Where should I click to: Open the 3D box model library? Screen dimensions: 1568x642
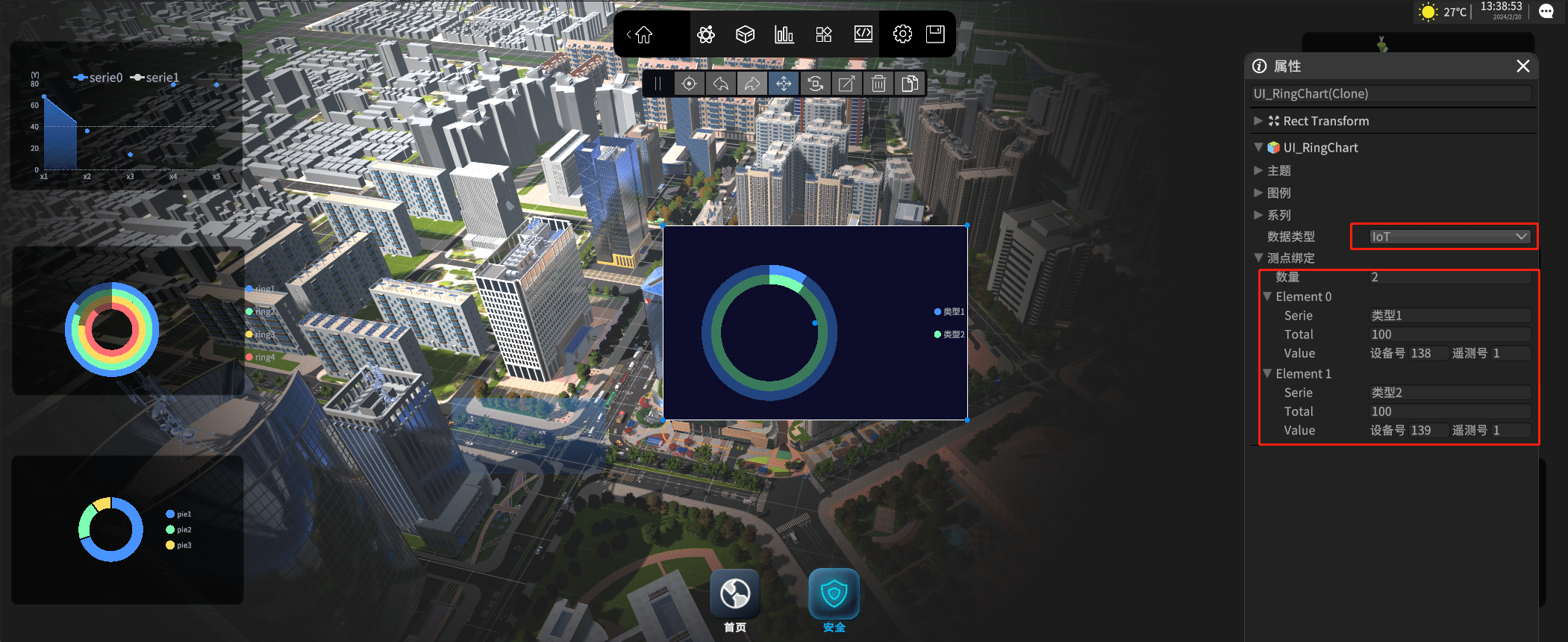pos(745,34)
